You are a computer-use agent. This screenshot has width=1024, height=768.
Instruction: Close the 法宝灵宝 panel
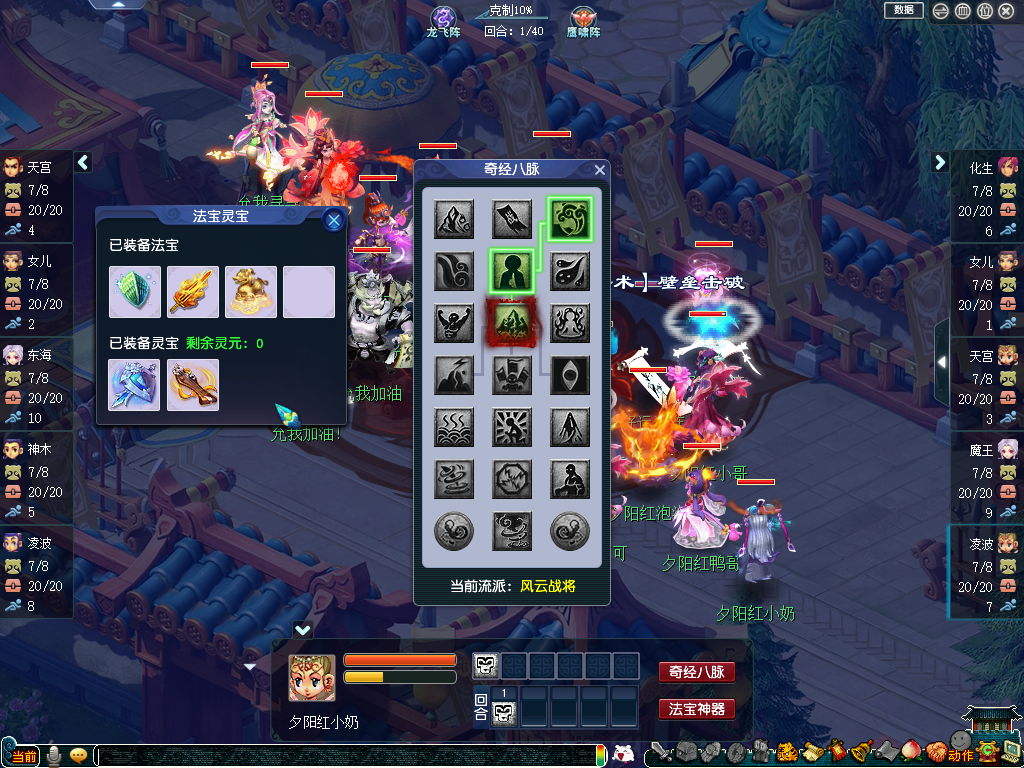click(334, 220)
